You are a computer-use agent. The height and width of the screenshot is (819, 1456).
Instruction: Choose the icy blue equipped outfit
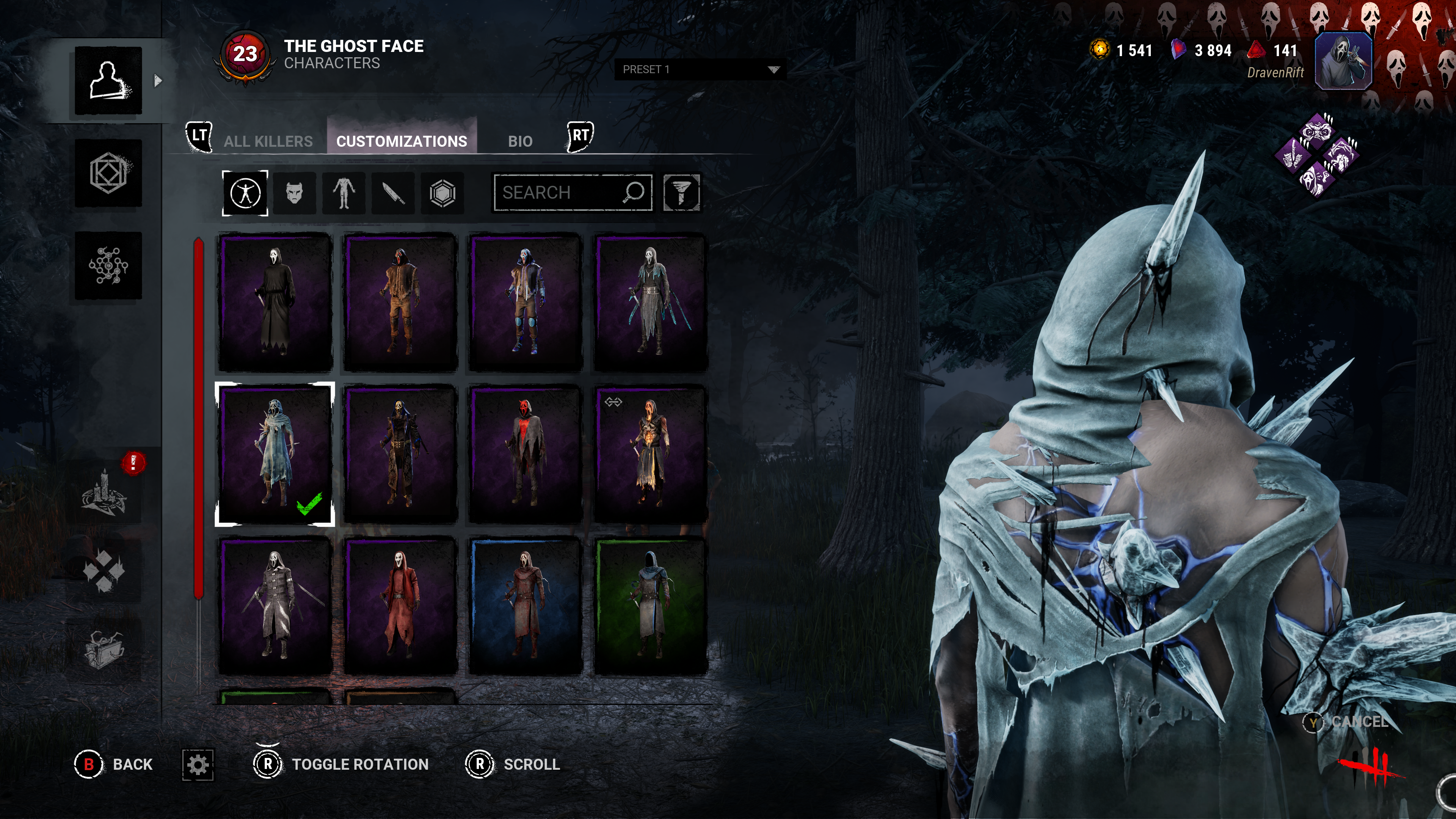point(275,454)
